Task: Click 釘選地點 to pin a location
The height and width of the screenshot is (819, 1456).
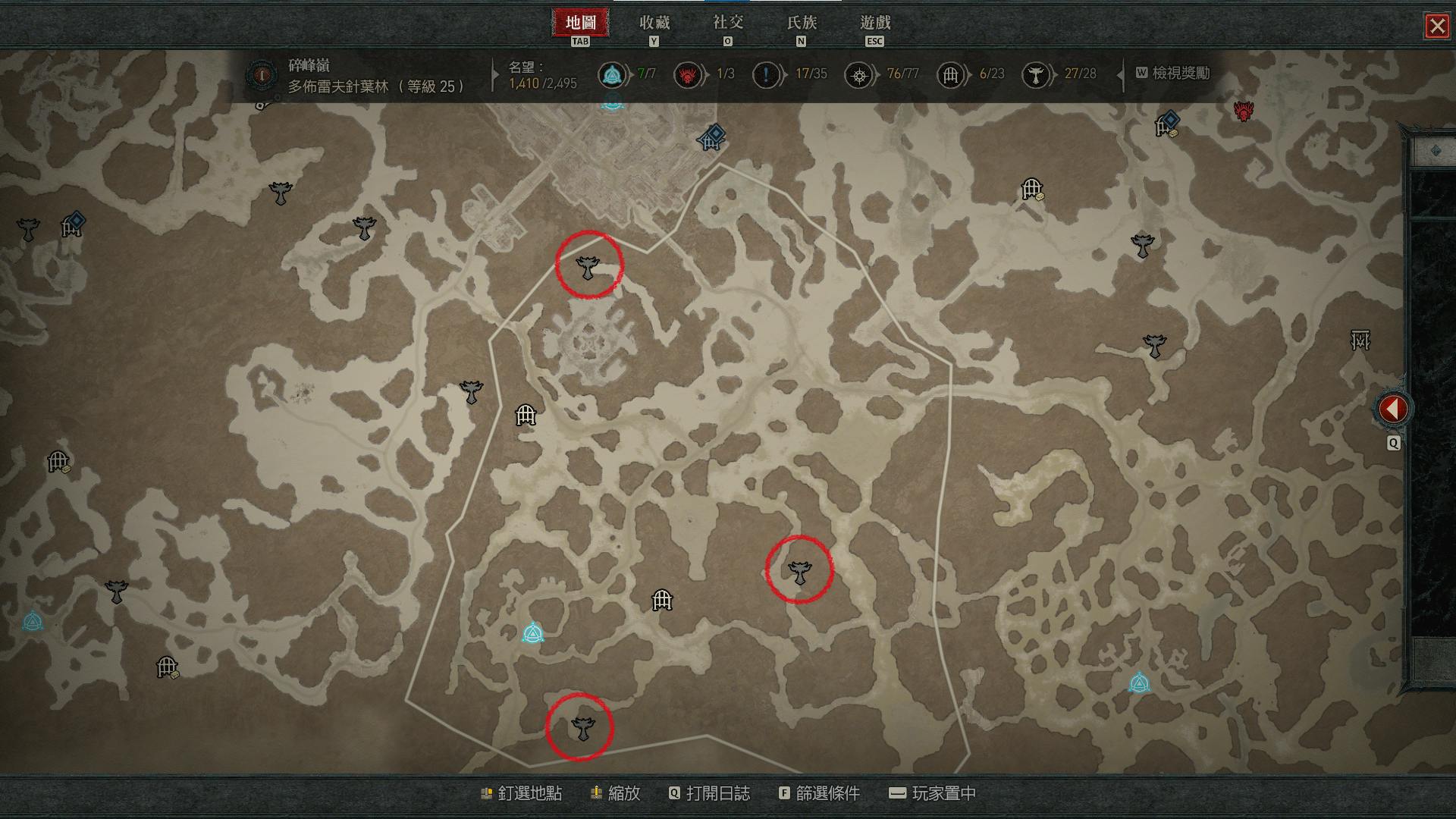Action: tap(522, 794)
